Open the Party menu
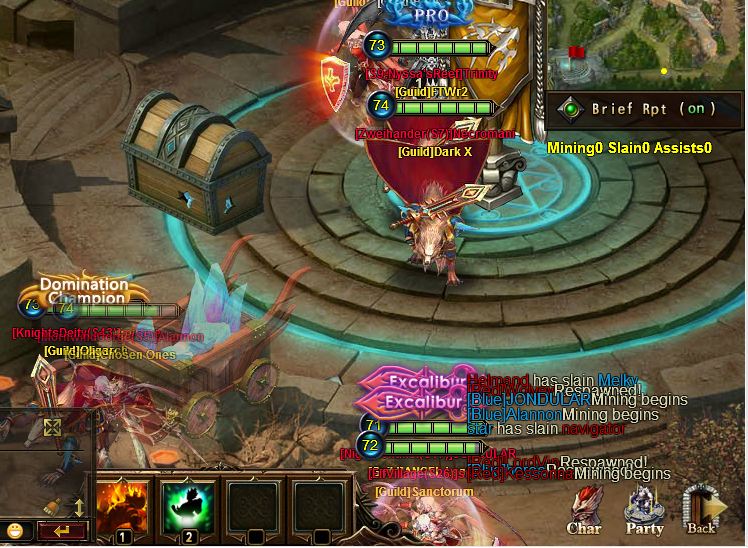 tap(645, 508)
